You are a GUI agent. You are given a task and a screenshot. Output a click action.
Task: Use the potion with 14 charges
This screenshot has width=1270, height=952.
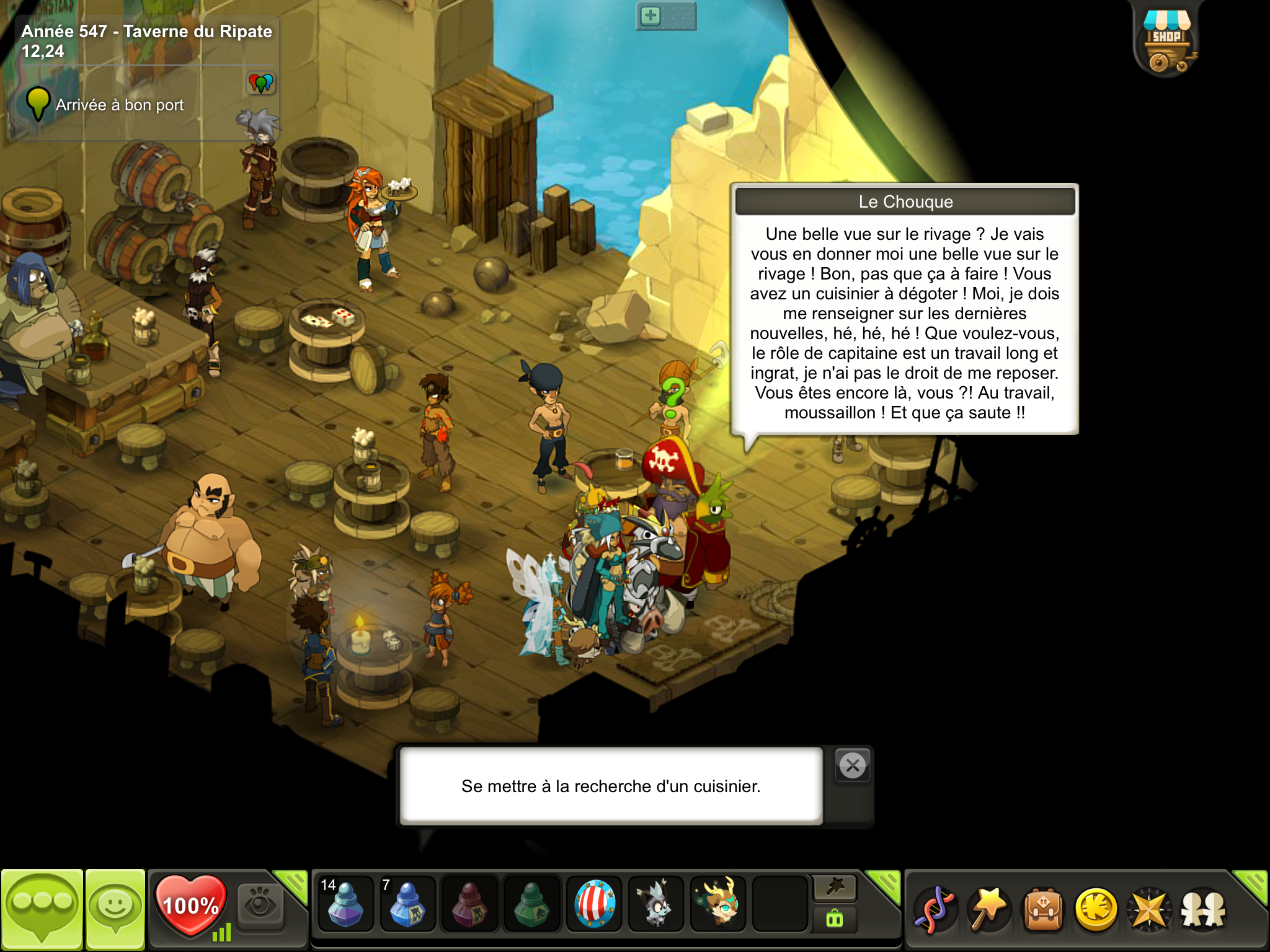[345, 905]
